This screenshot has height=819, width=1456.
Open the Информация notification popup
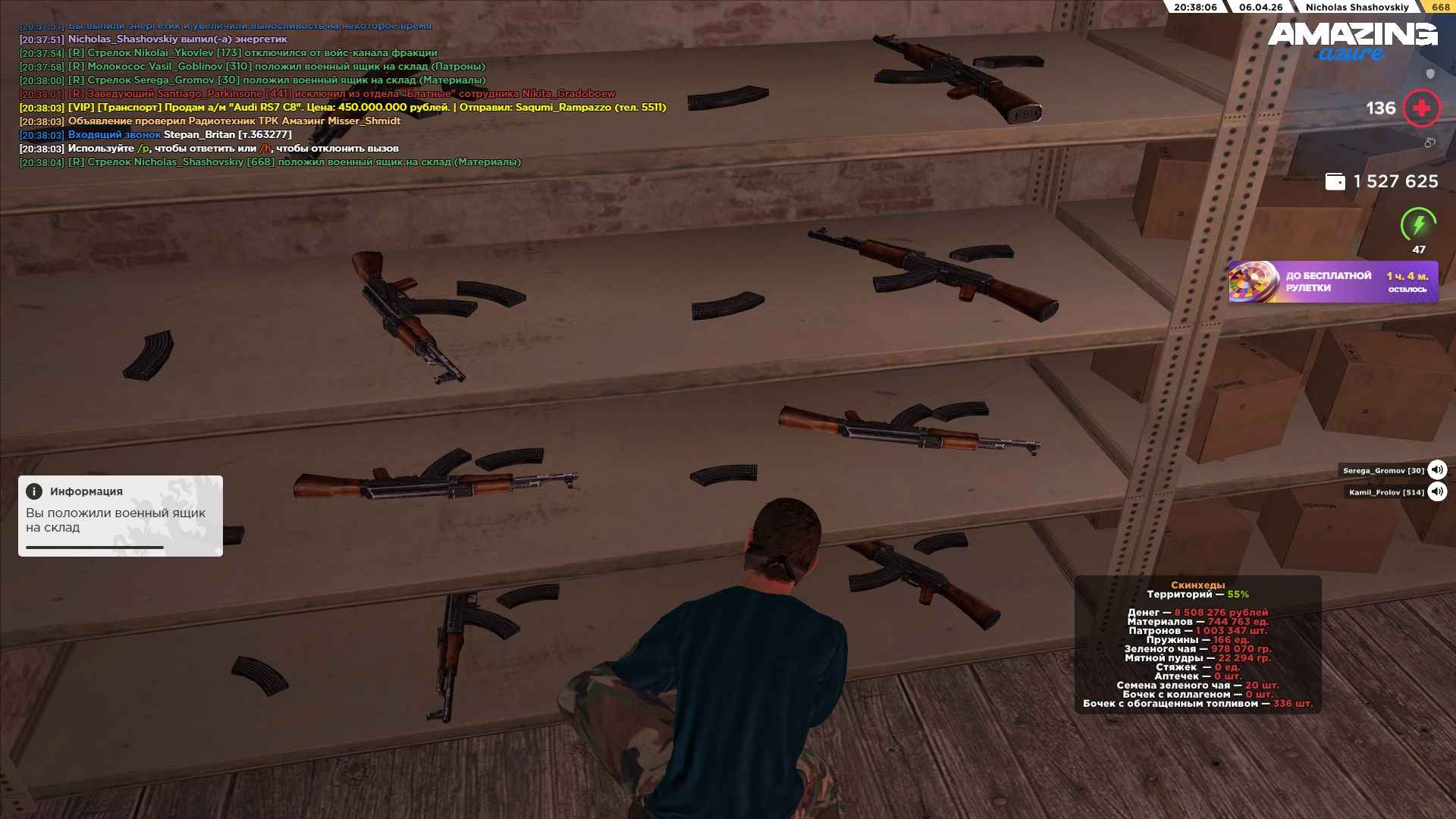pos(121,516)
